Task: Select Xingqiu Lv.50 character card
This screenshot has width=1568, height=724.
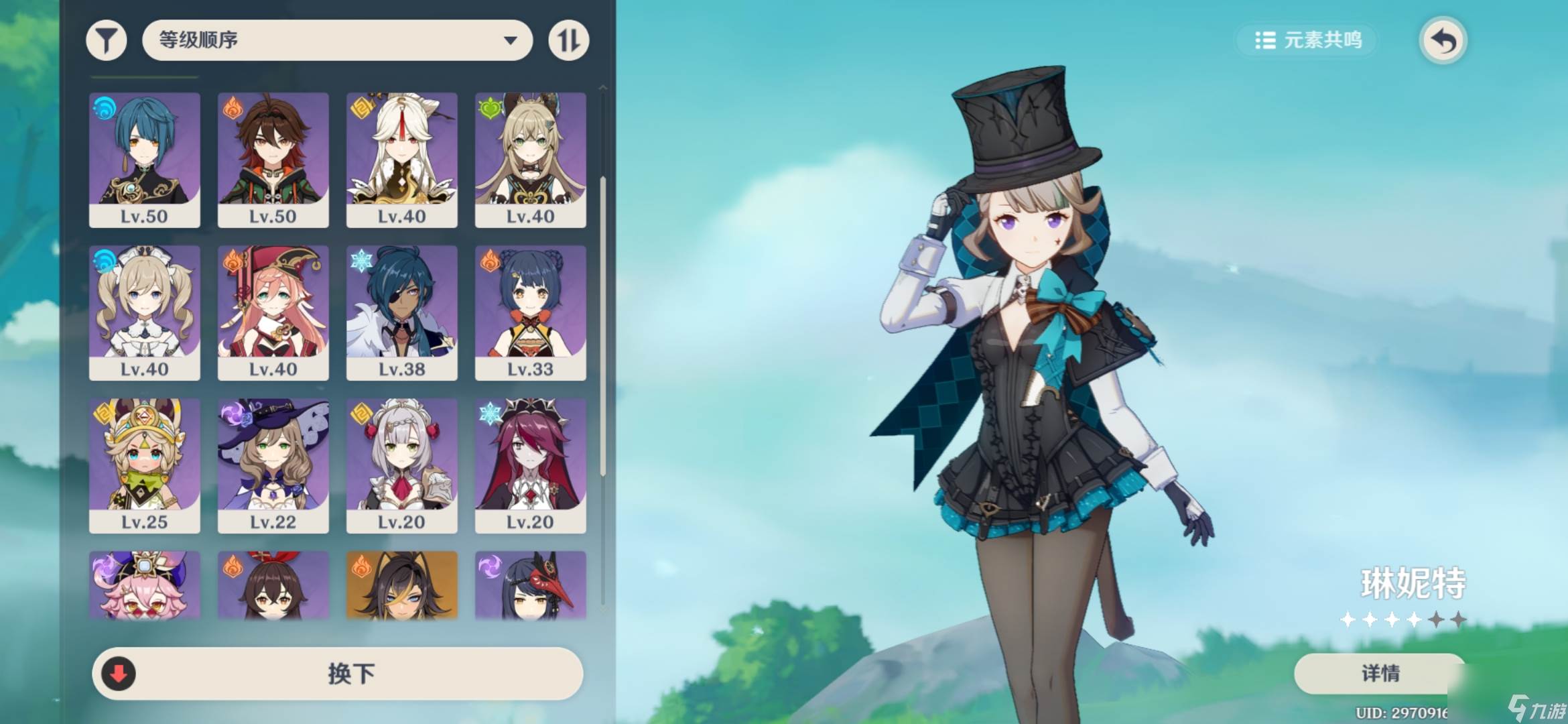Action: tap(144, 160)
